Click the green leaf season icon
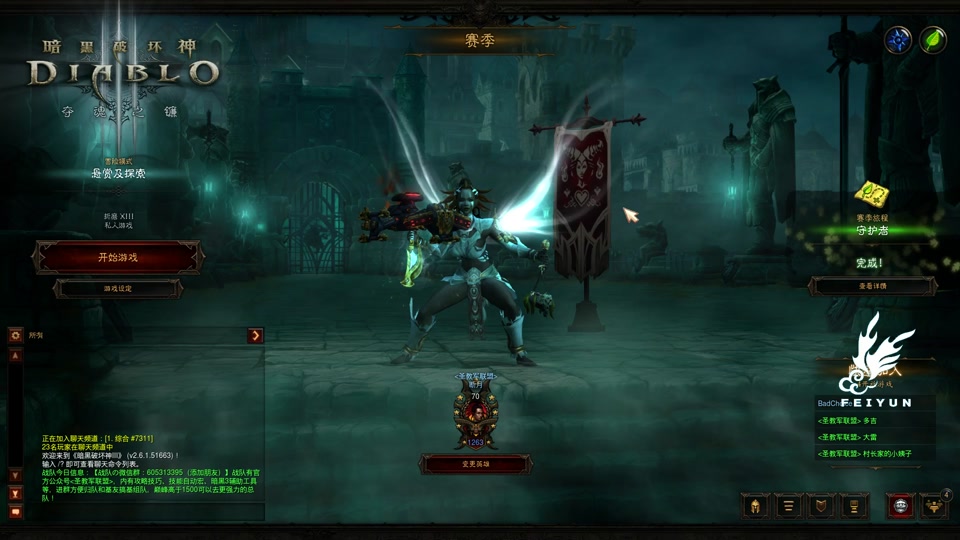Viewport: 960px width, 540px height. pos(933,40)
